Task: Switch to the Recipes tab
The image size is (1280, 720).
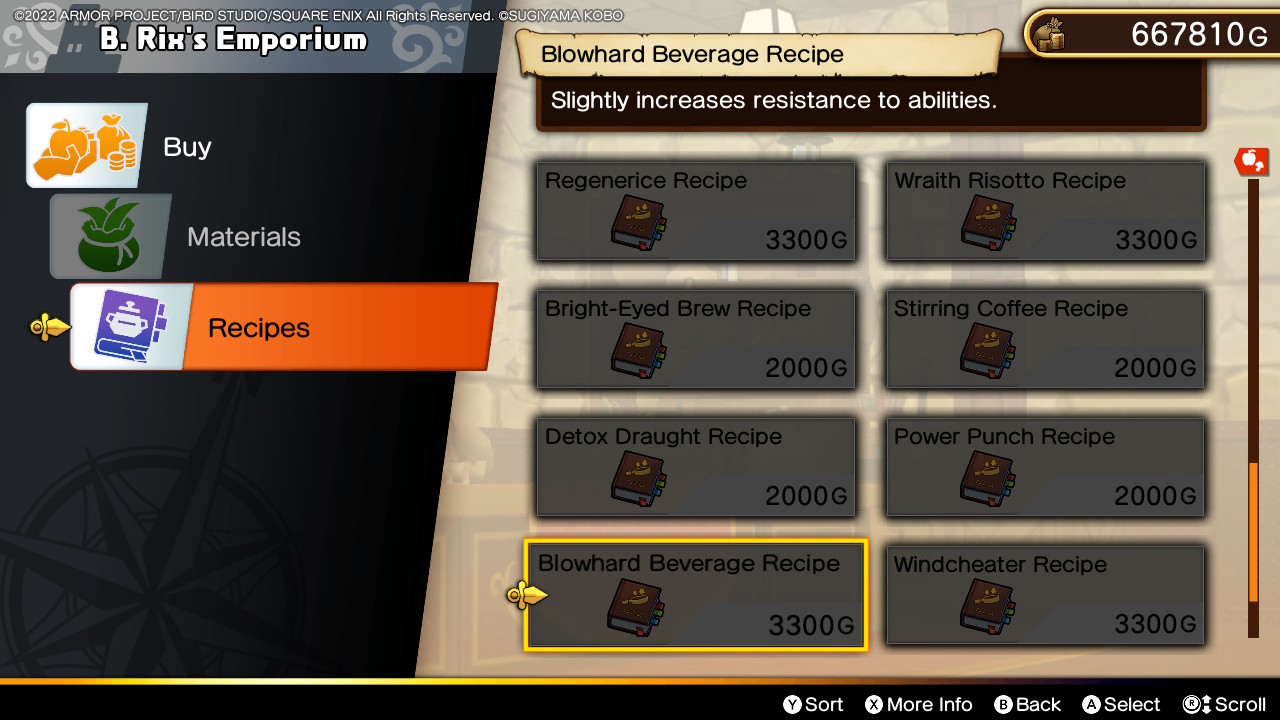Action: click(x=258, y=327)
